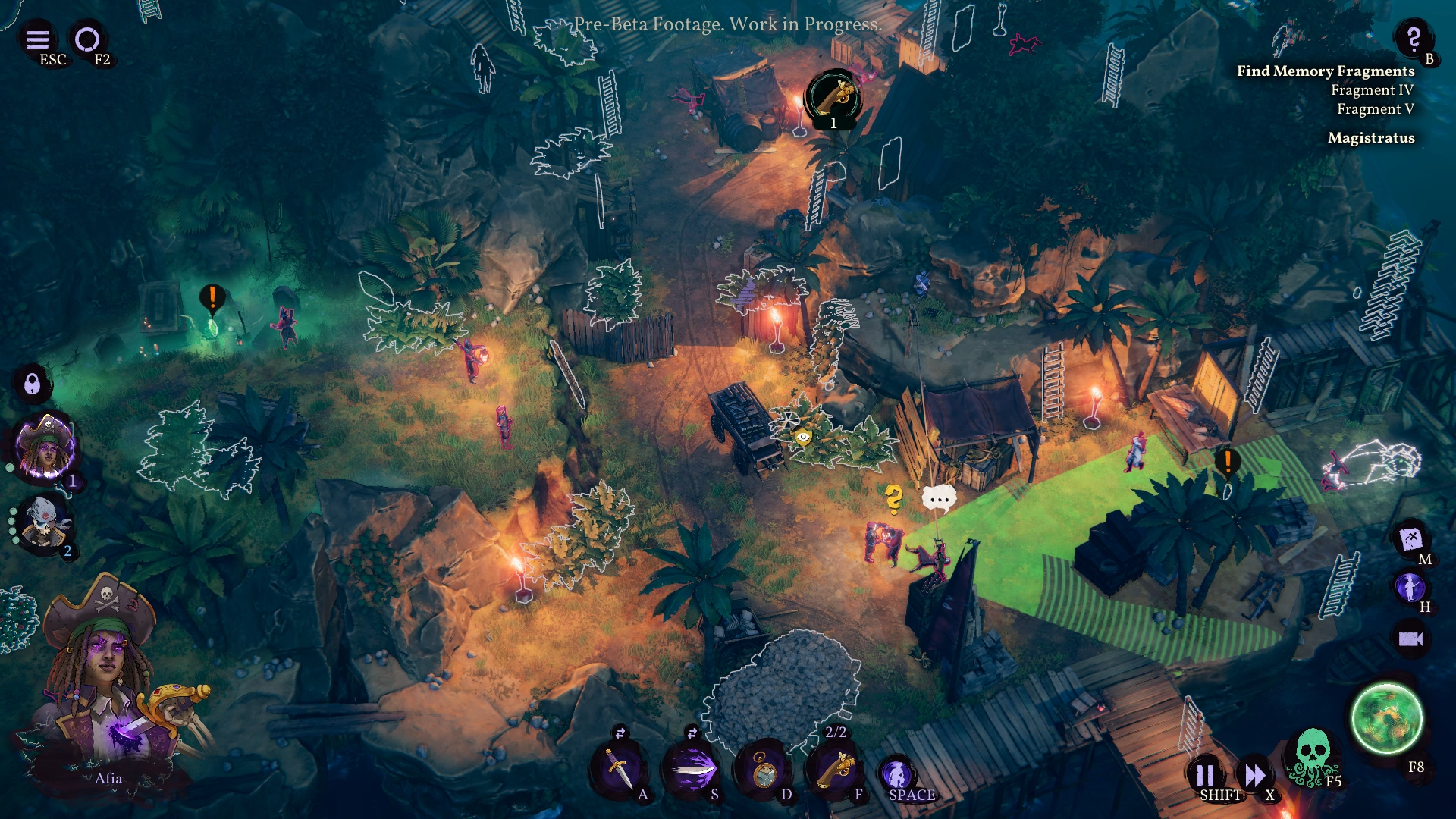Viewport: 1456px width, 819px height.
Task: Open the map scroll icon
Action: click(1410, 539)
